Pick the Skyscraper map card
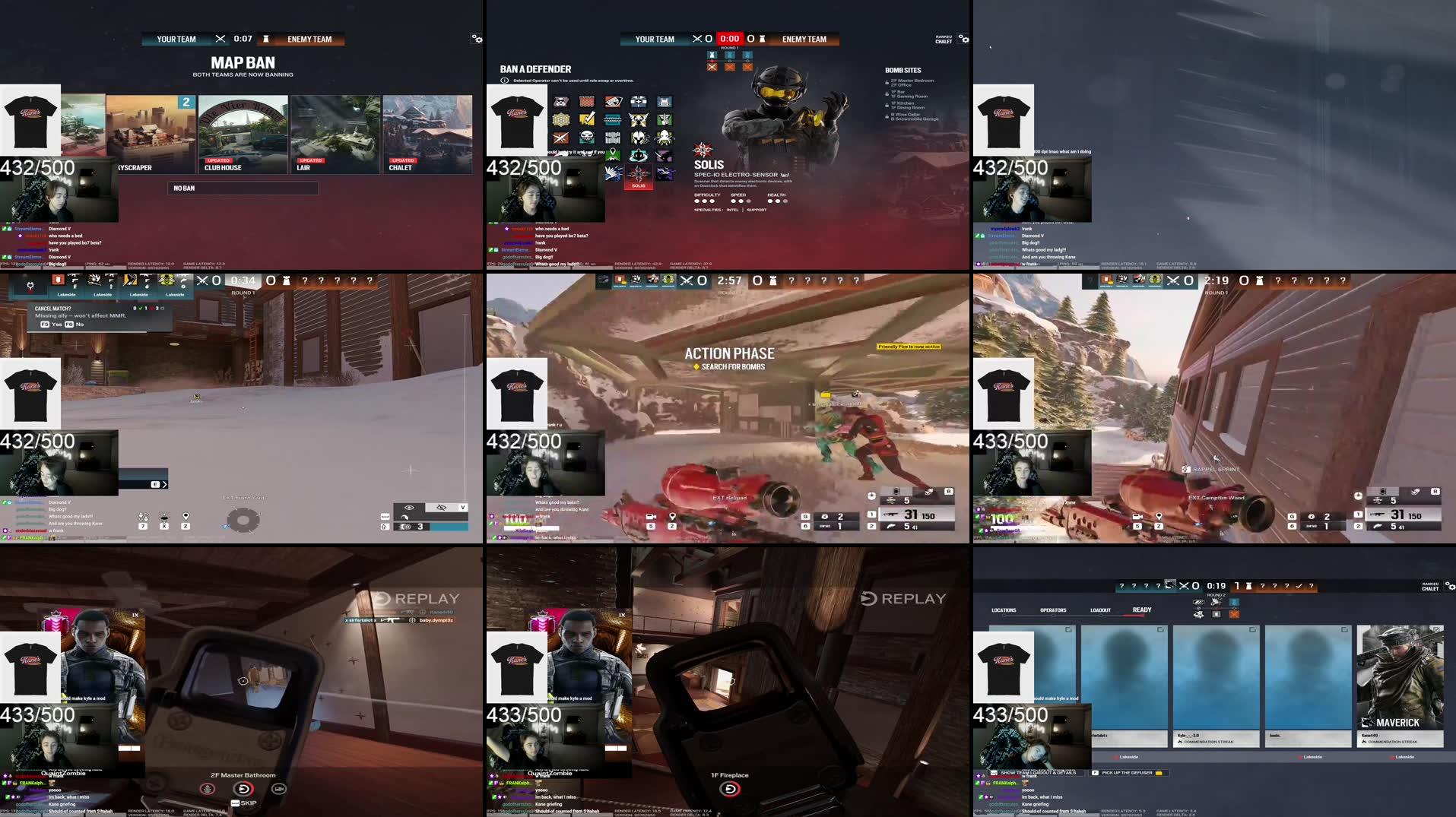1456x817 pixels. (x=151, y=134)
